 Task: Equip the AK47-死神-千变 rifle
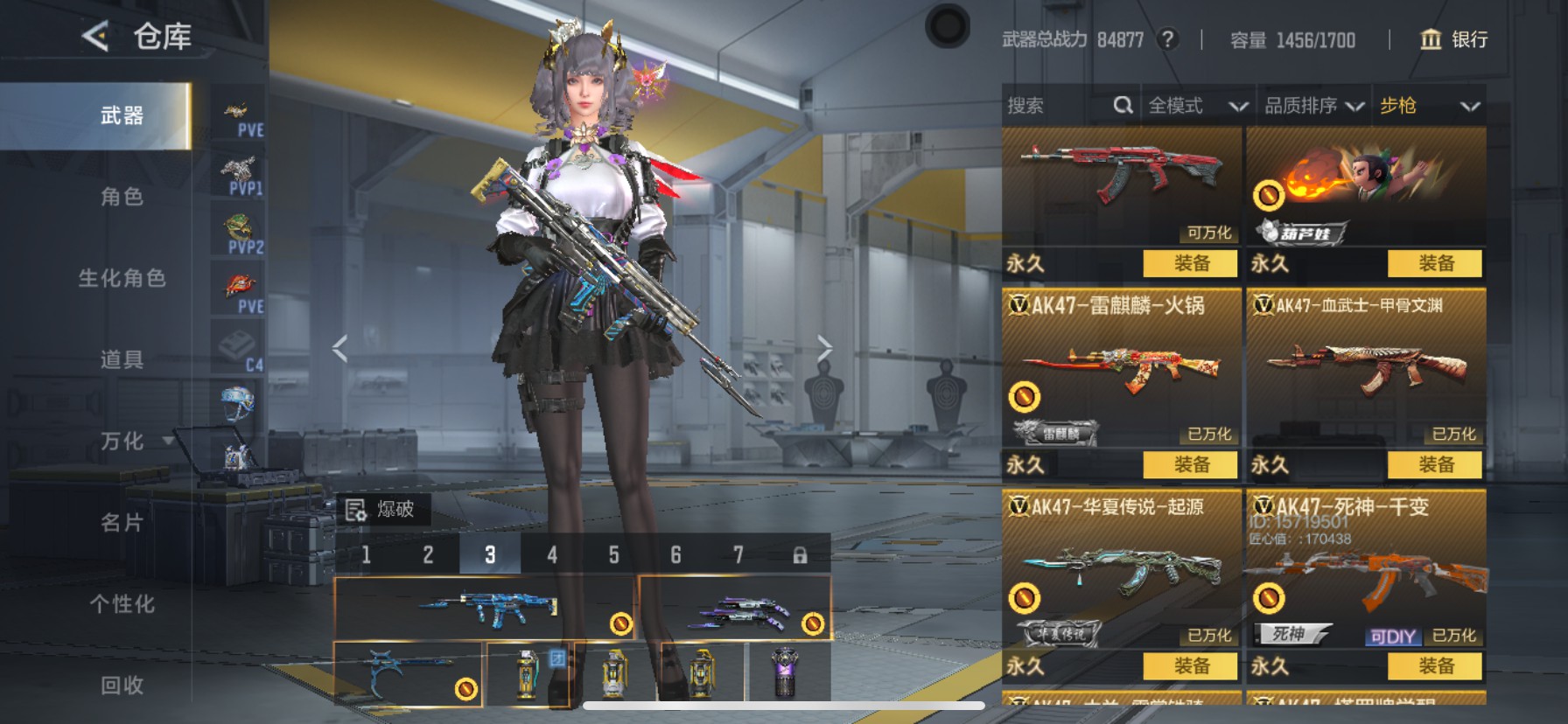tap(1435, 666)
